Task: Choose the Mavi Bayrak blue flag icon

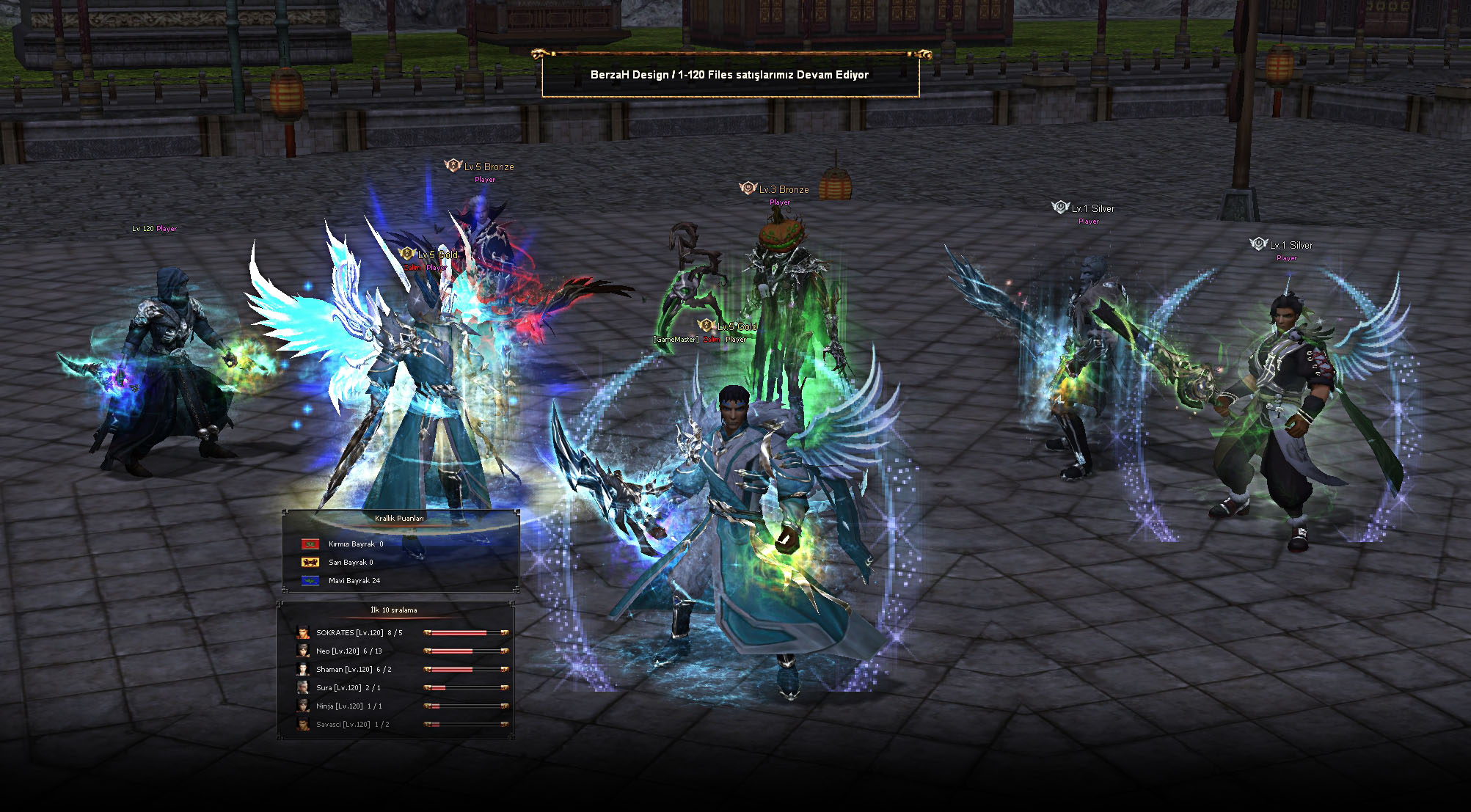Action: click(310, 581)
